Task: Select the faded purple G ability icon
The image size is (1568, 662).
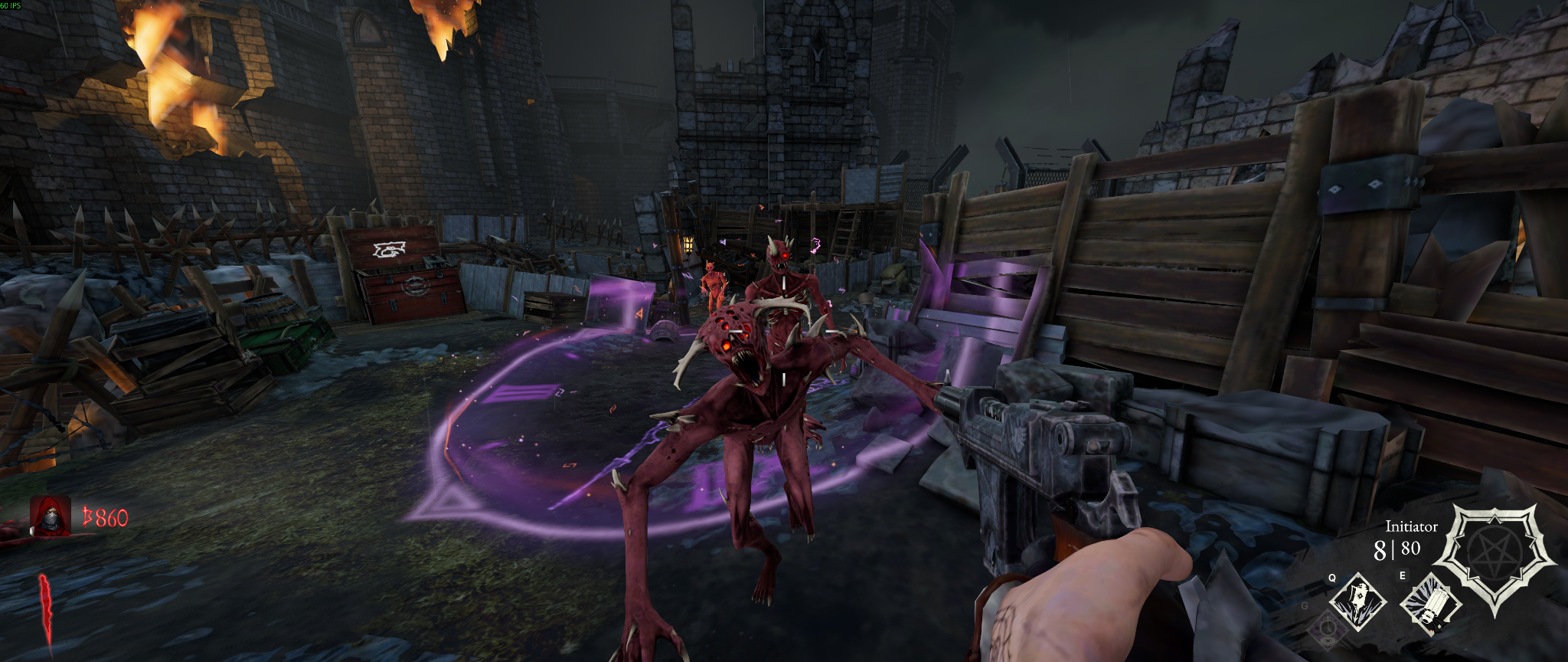Action: click(1328, 628)
